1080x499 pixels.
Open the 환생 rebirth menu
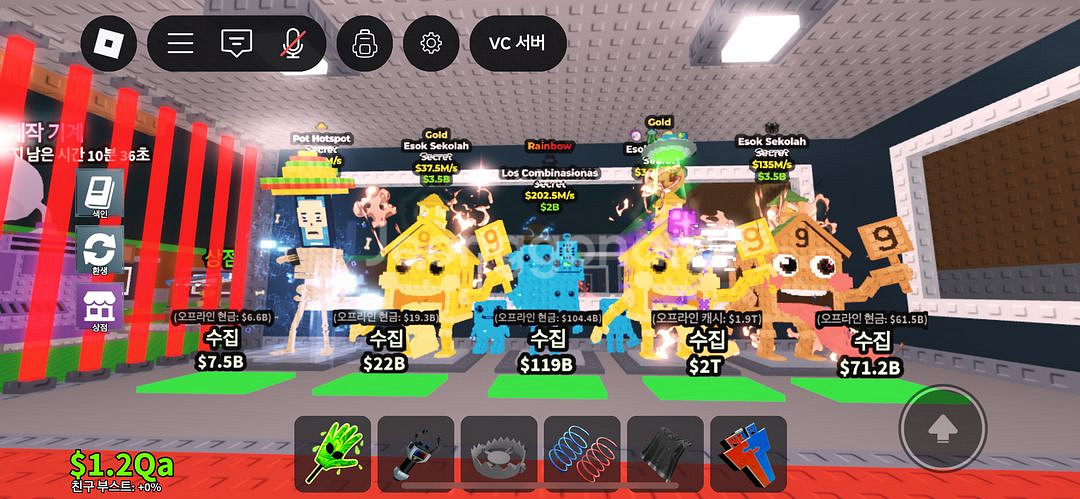point(100,250)
